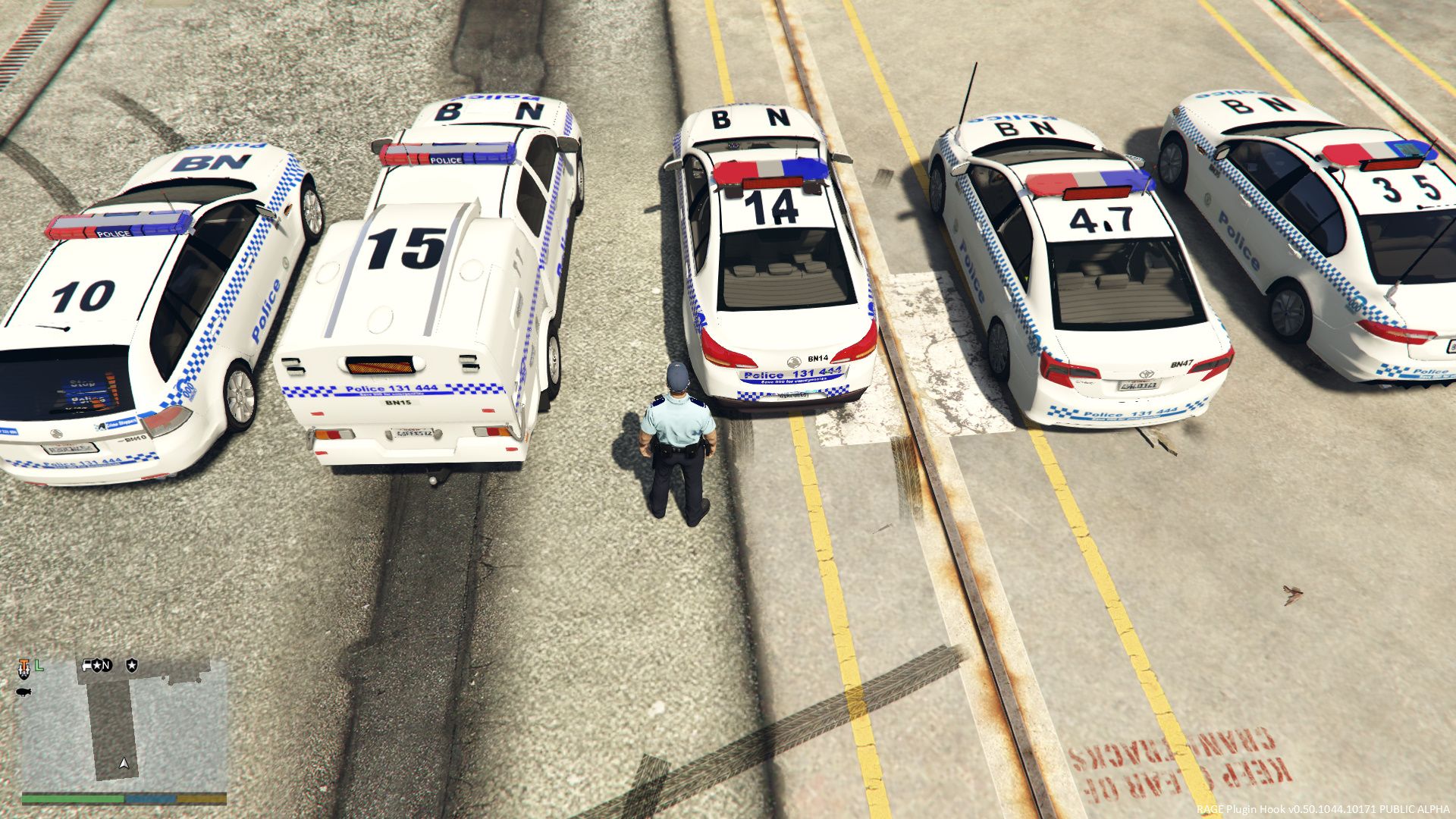1456x819 pixels.
Task: Click the white player arrow on minimap
Action: [124, 763]
